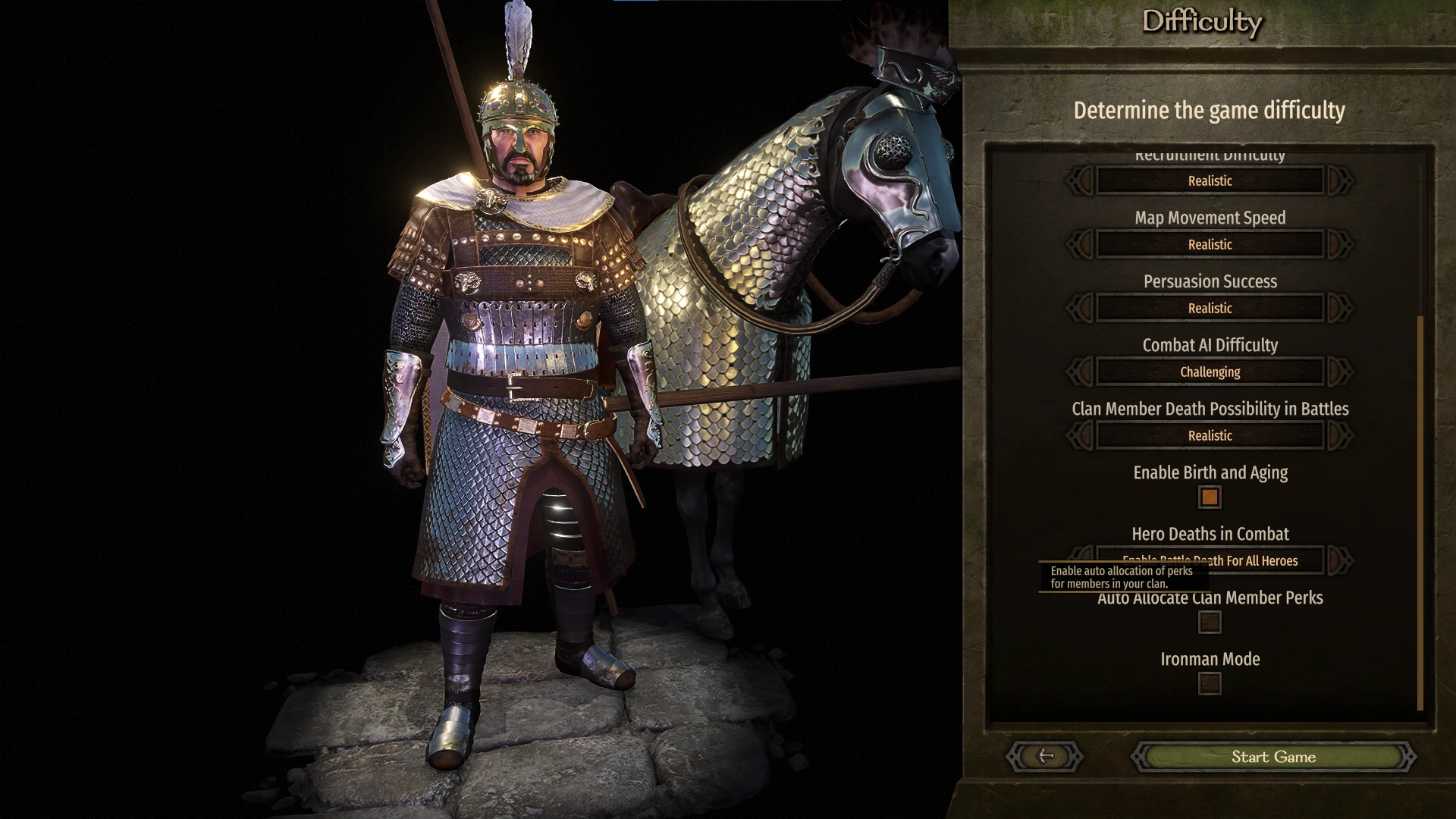This screenshot has height=819, width=1456.
Task: Select the Enable Battle Death For All Heroes option
Action: (1209, 561)
